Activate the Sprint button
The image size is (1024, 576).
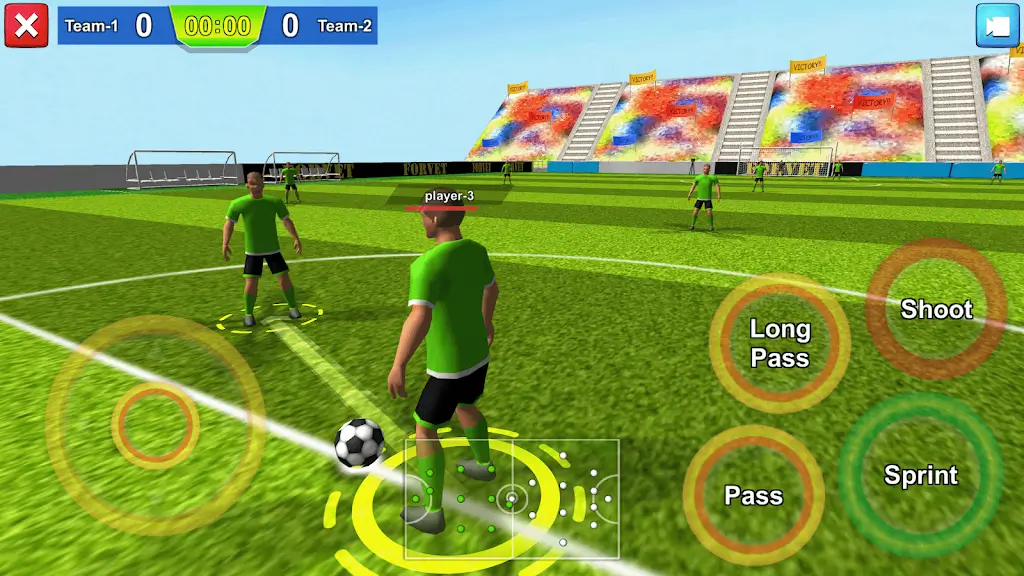[x=920, y=475]
